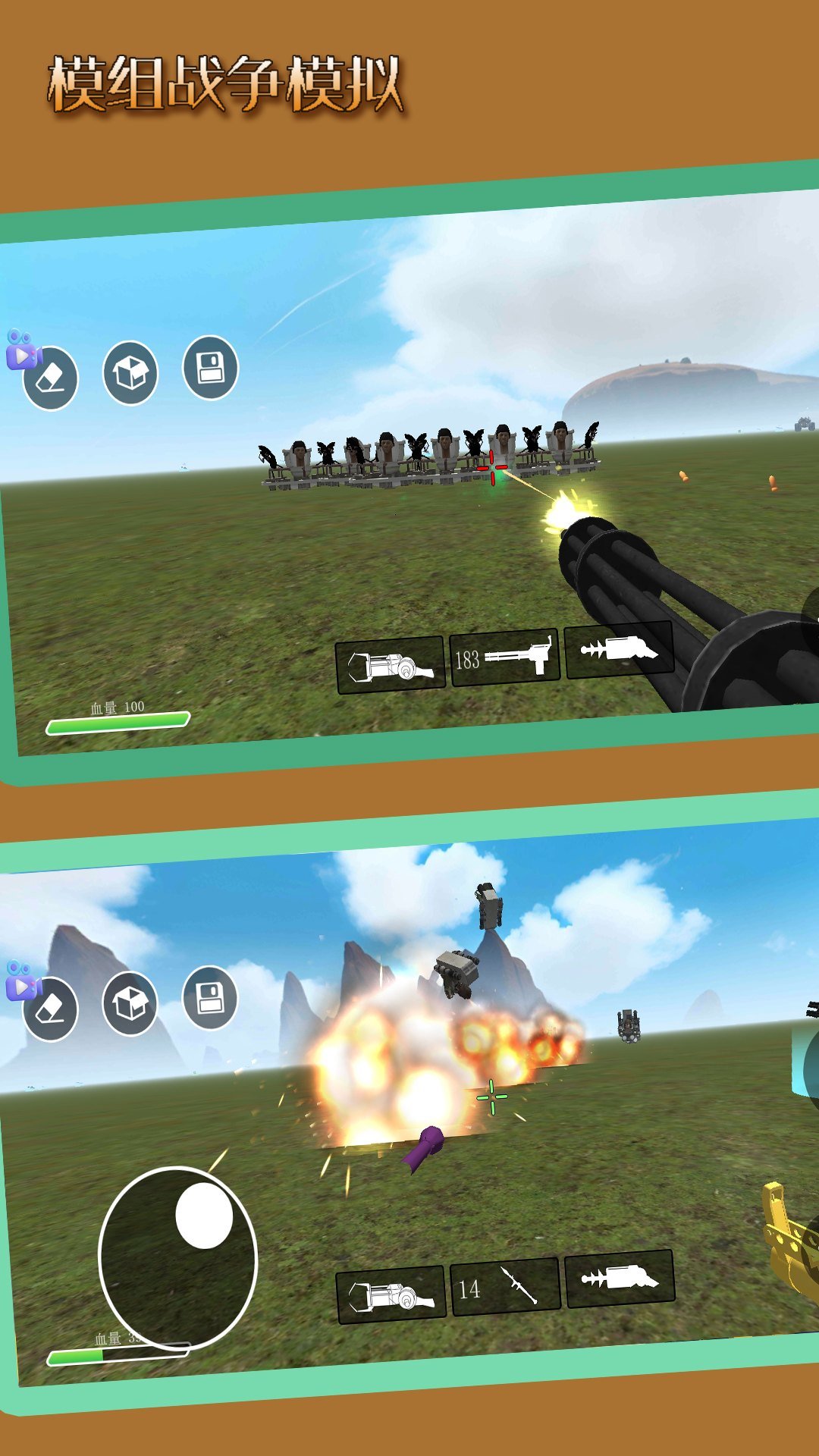Viewport: 819px width, 1456px height.
Task: Activate the purple video camera icon in lower panel
Action: pyautogui.click(x=21, y=980)
